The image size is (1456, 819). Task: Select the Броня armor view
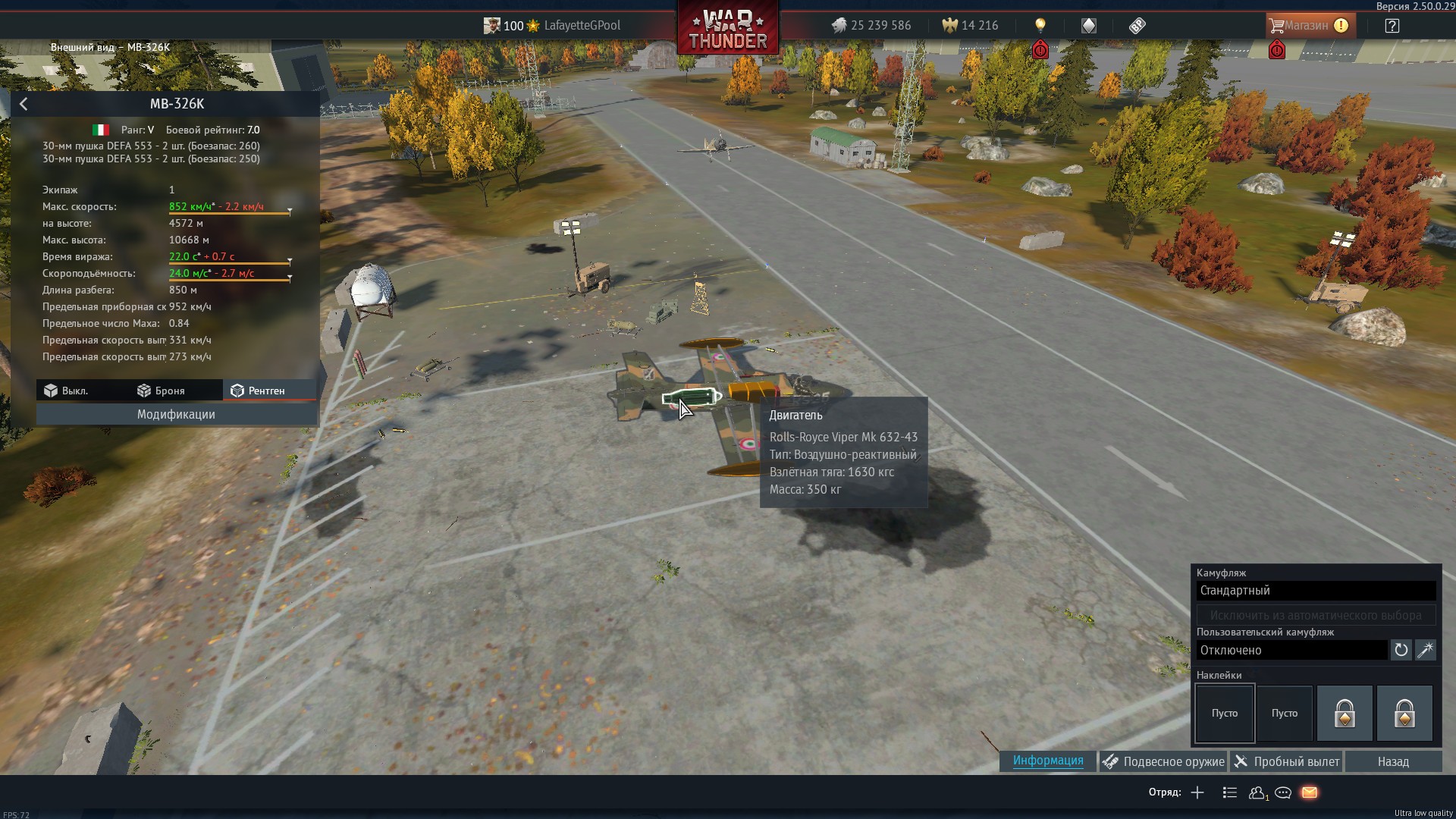(161, 391)
